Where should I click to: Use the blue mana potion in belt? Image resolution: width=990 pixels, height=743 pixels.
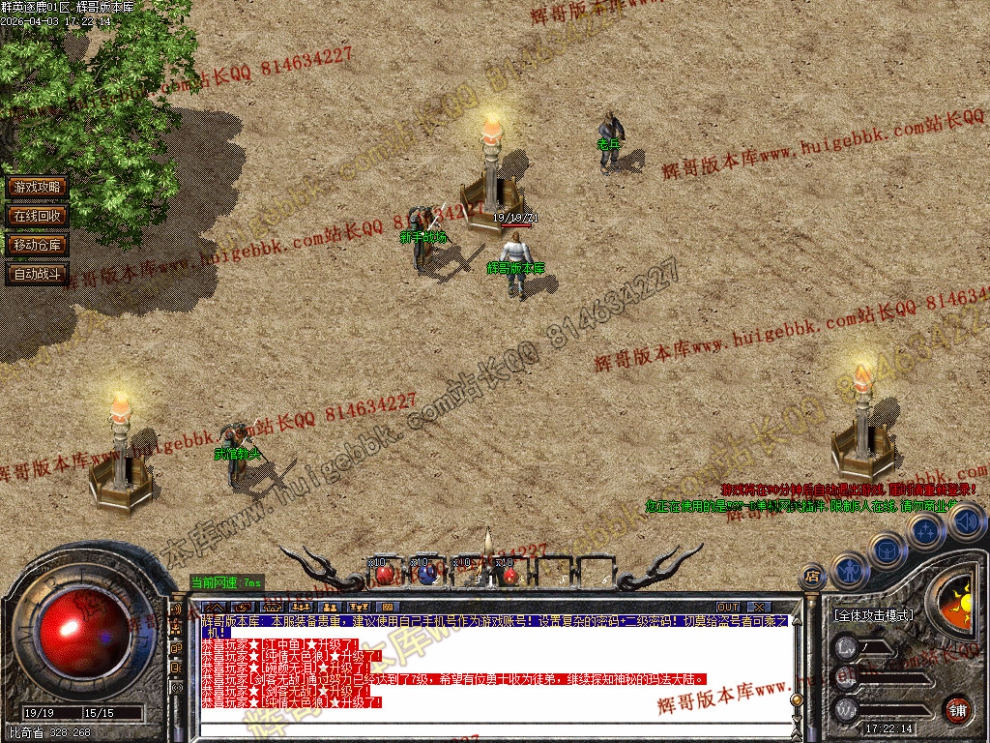tap(427, 574)
